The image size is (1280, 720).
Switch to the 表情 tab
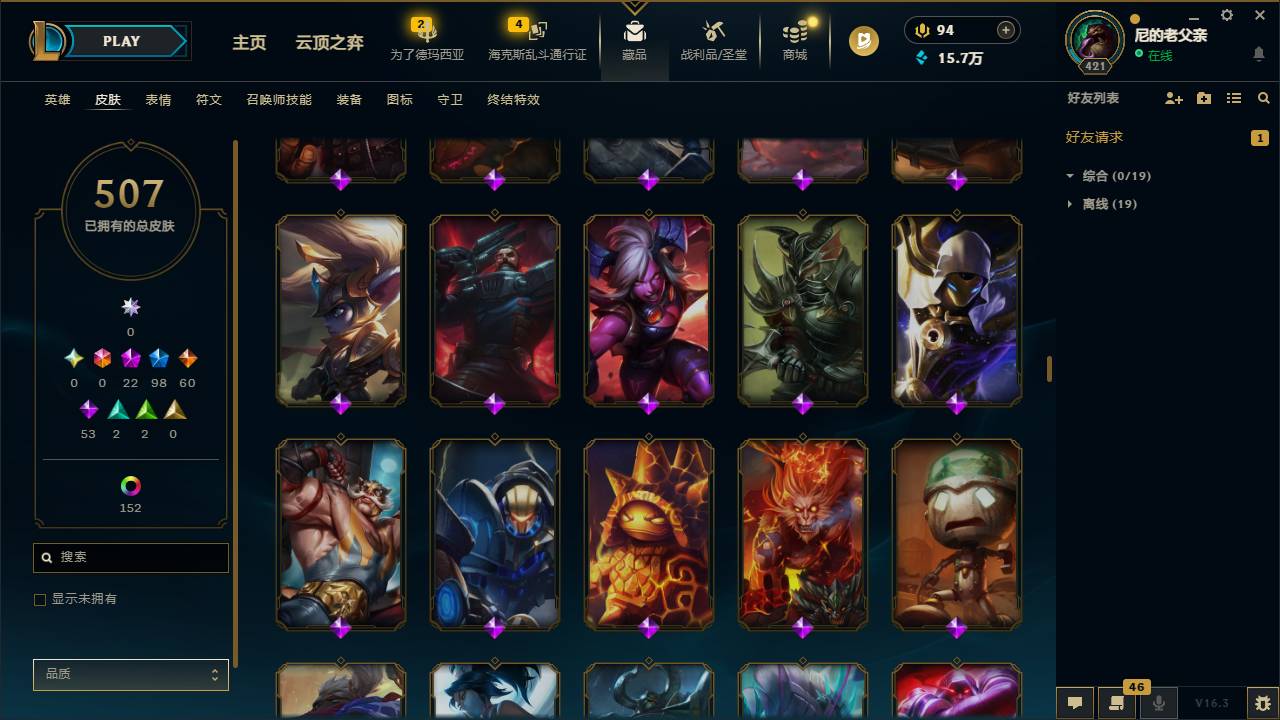coord(158,100)
